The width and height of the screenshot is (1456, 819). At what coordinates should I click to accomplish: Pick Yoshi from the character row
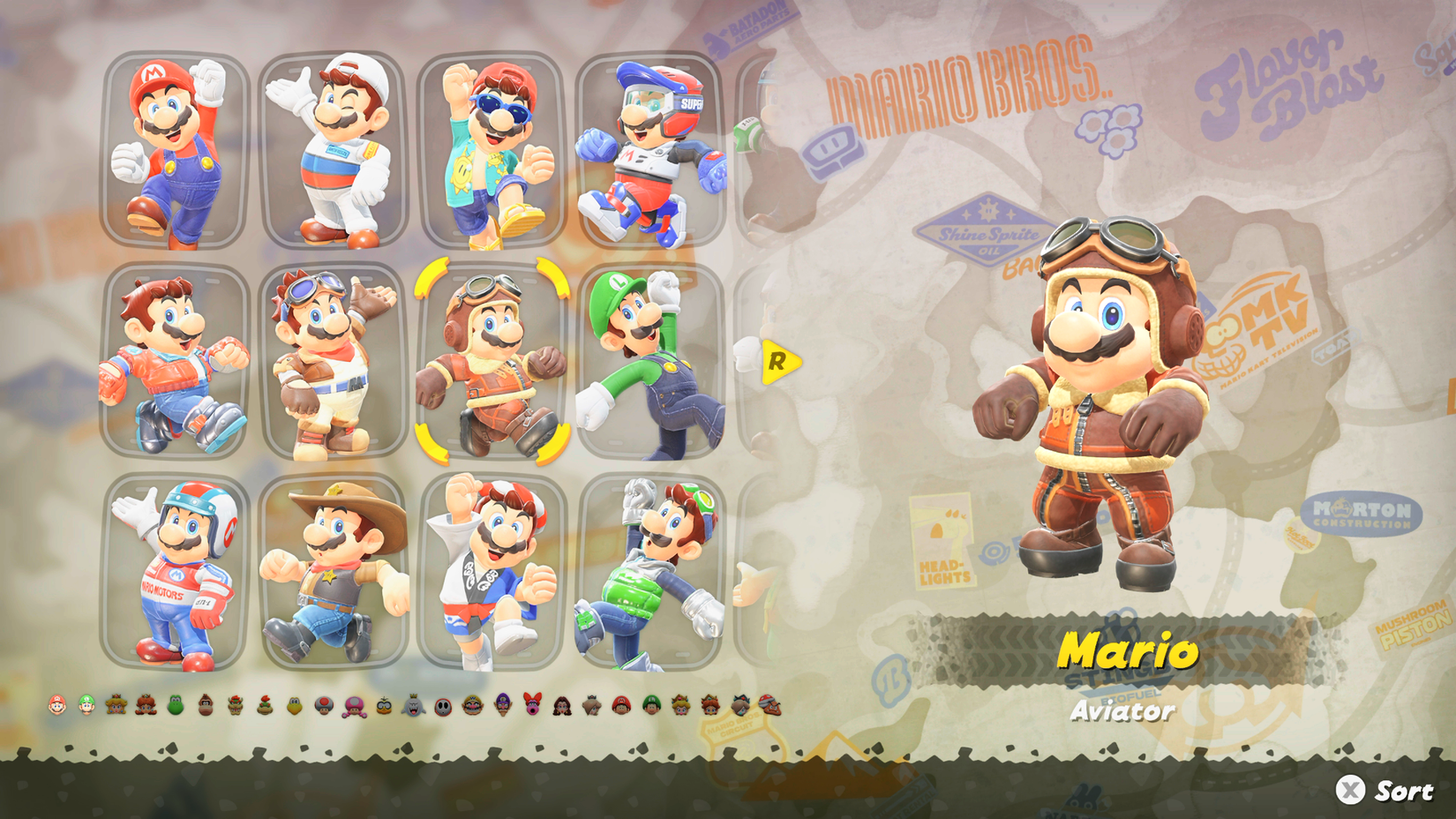(x=173, y=708)
